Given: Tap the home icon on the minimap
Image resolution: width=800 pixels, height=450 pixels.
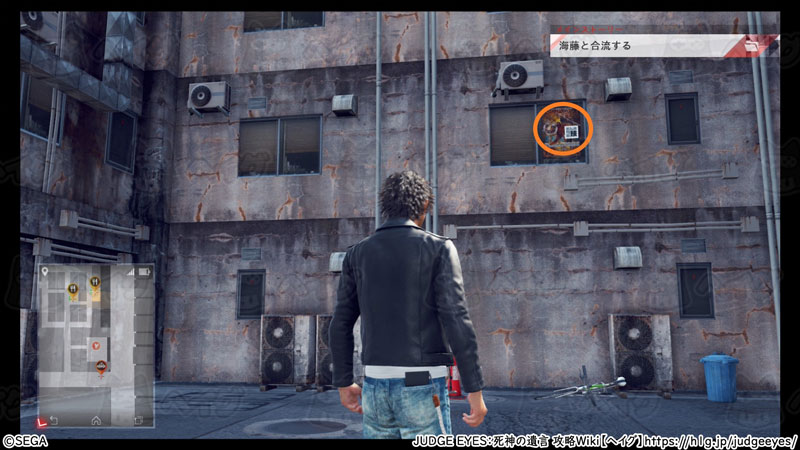Looking at the screenshot, I should click(x=96, y=419).
